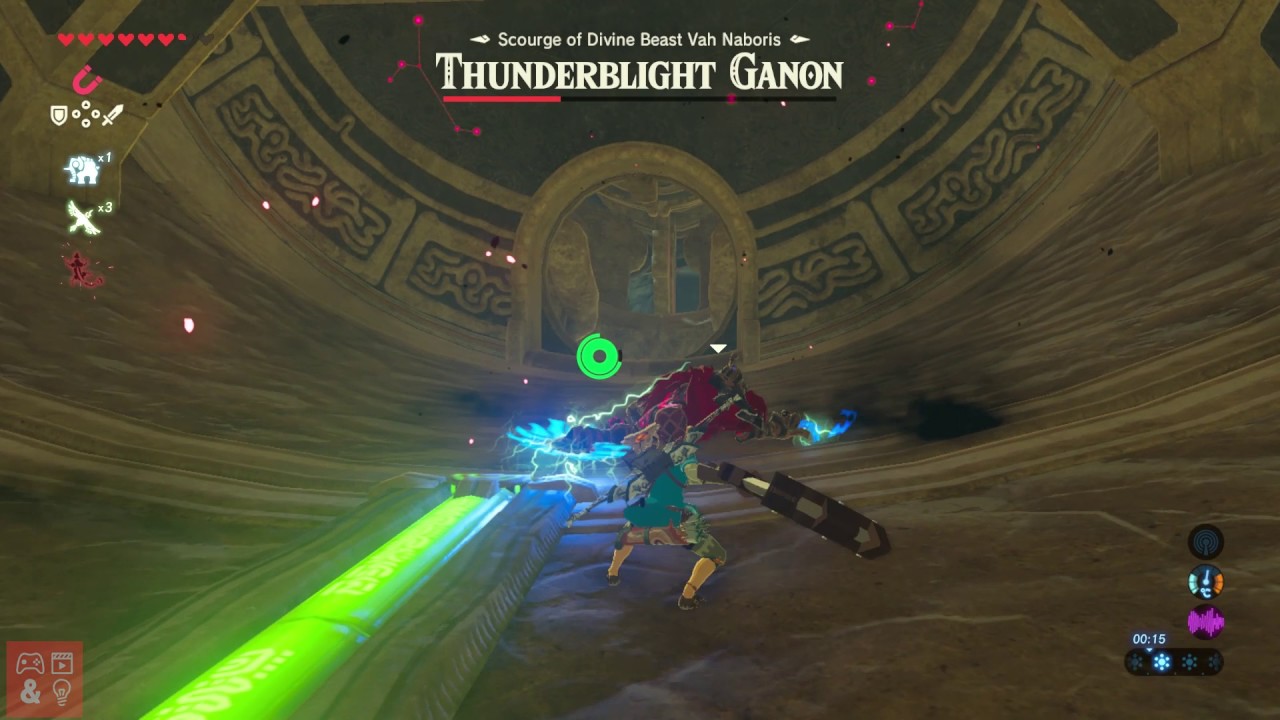Click the 00:15 timer display

pyautogui.click(x=1149, y=637)
